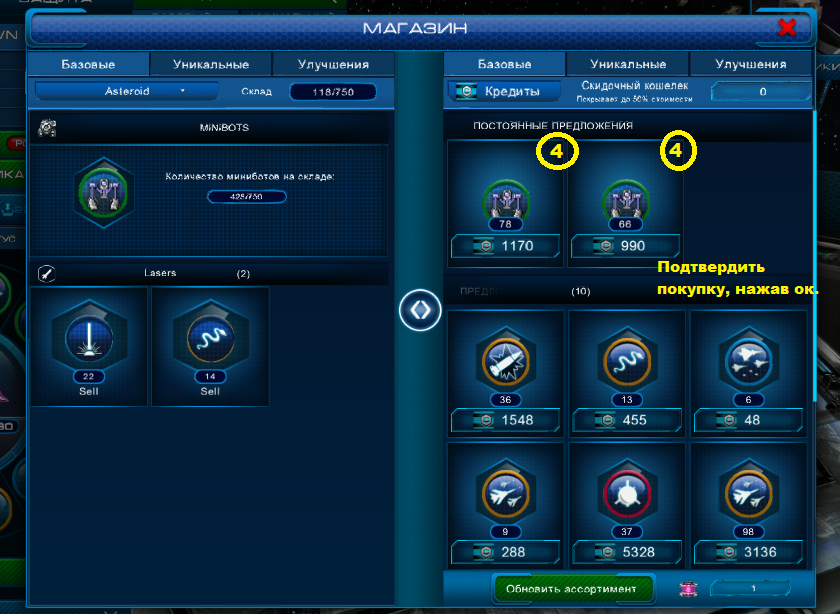Viewport: 840px width, 614px height.
Task: Refresh stock with Обновить ассортимент
Action: pyautogui.click(x=572, y=589)
